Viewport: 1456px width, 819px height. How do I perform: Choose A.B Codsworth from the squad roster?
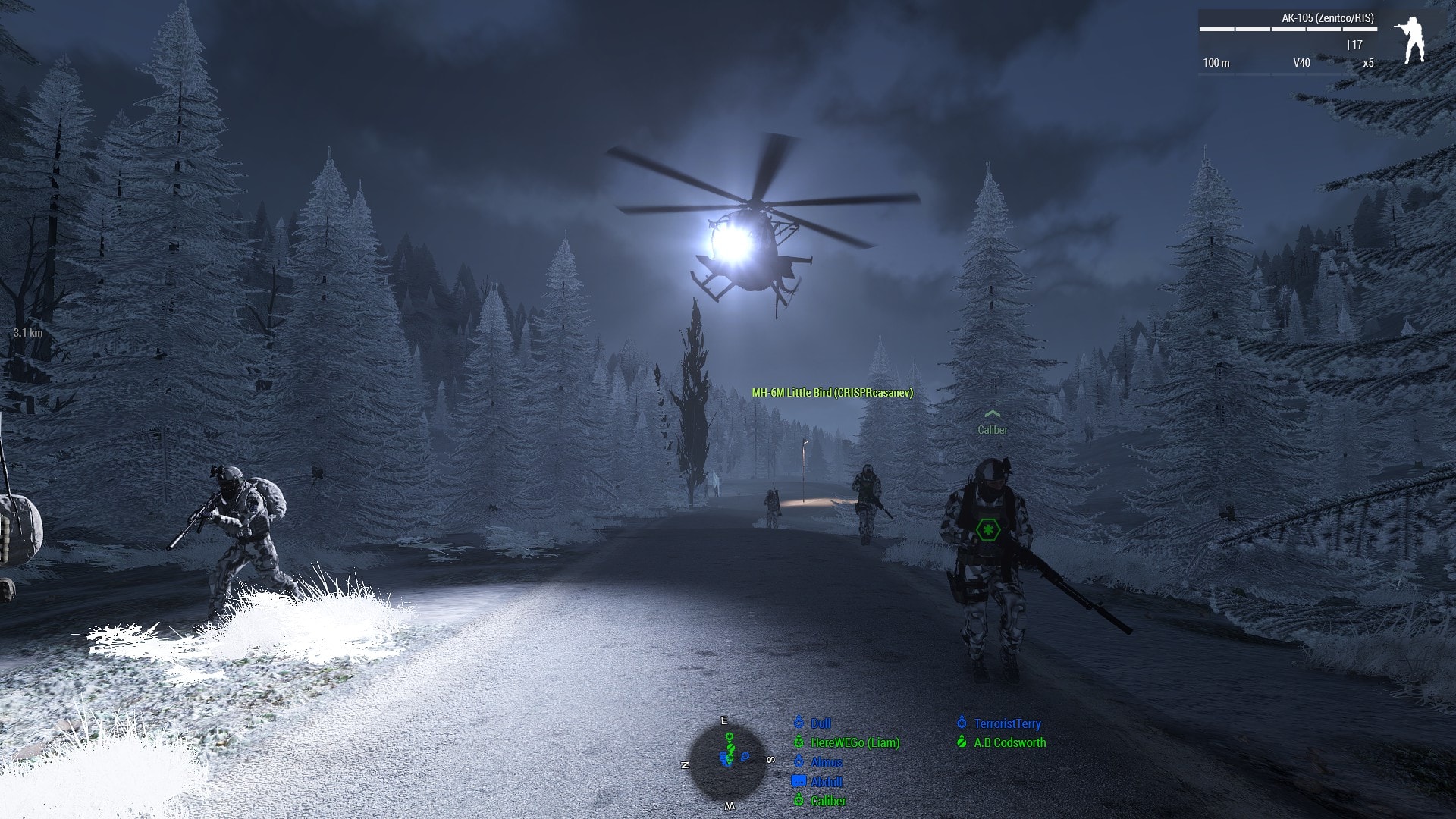pyautogui.click(x=1009, y=743)
